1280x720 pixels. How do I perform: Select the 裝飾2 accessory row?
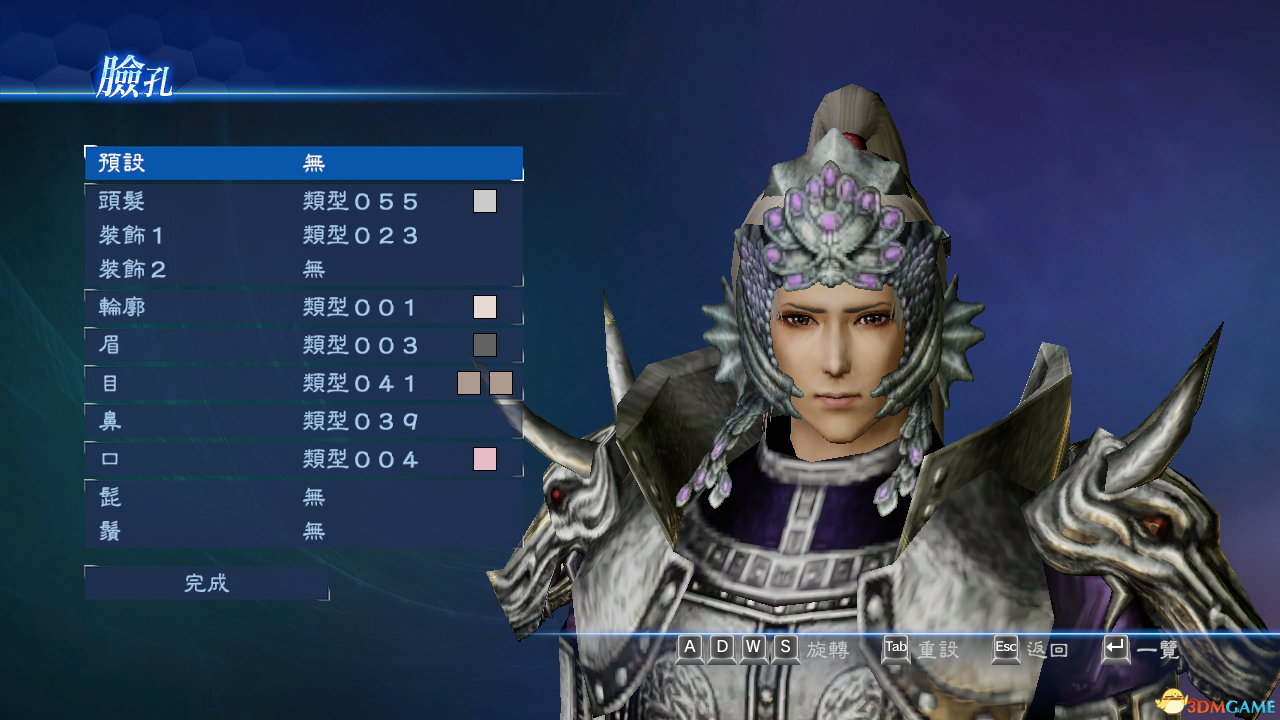(280, 269)
